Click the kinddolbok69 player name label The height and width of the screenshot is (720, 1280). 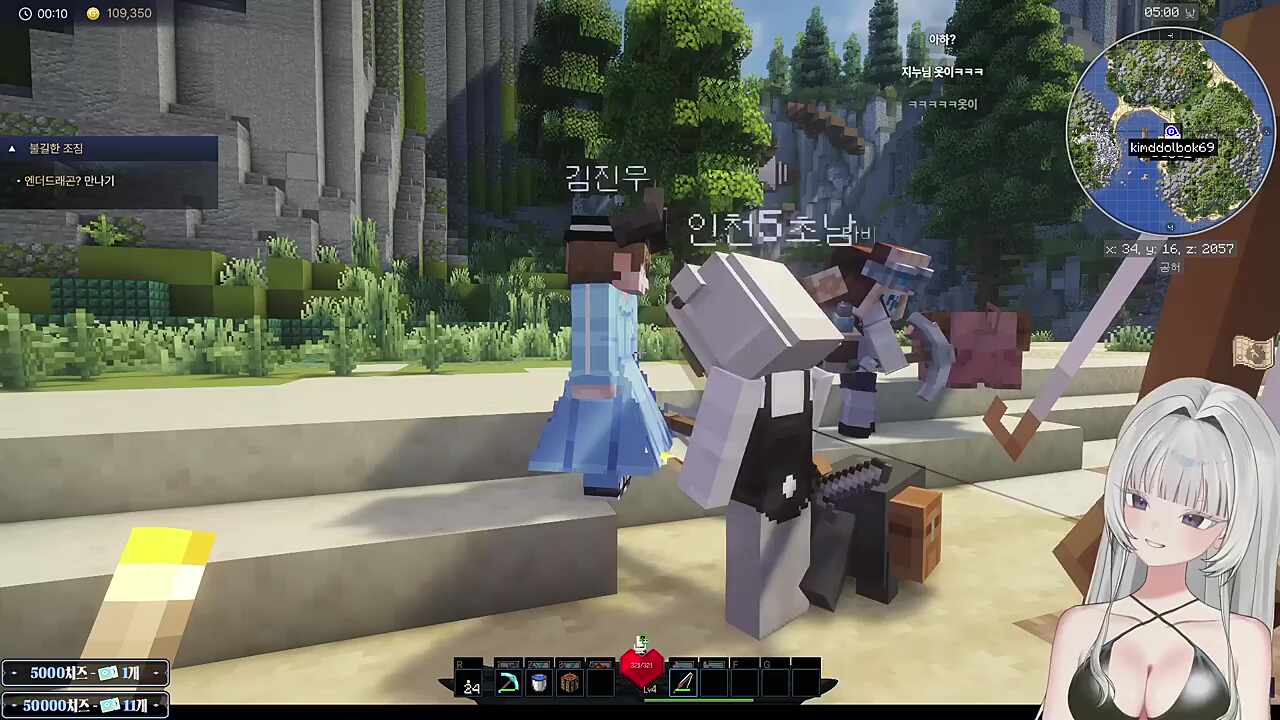1170,147
